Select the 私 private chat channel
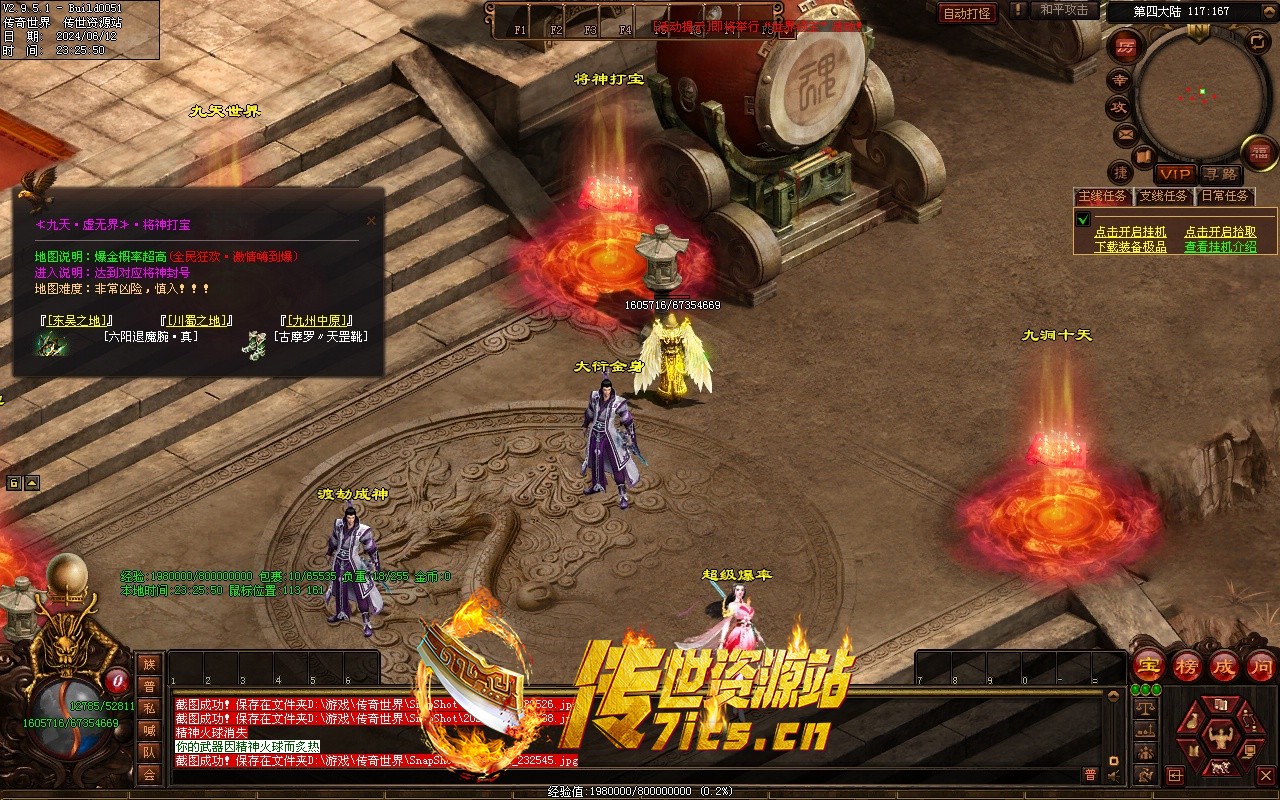The height and width of the screenshot is (800, 1280). point(149,708)
